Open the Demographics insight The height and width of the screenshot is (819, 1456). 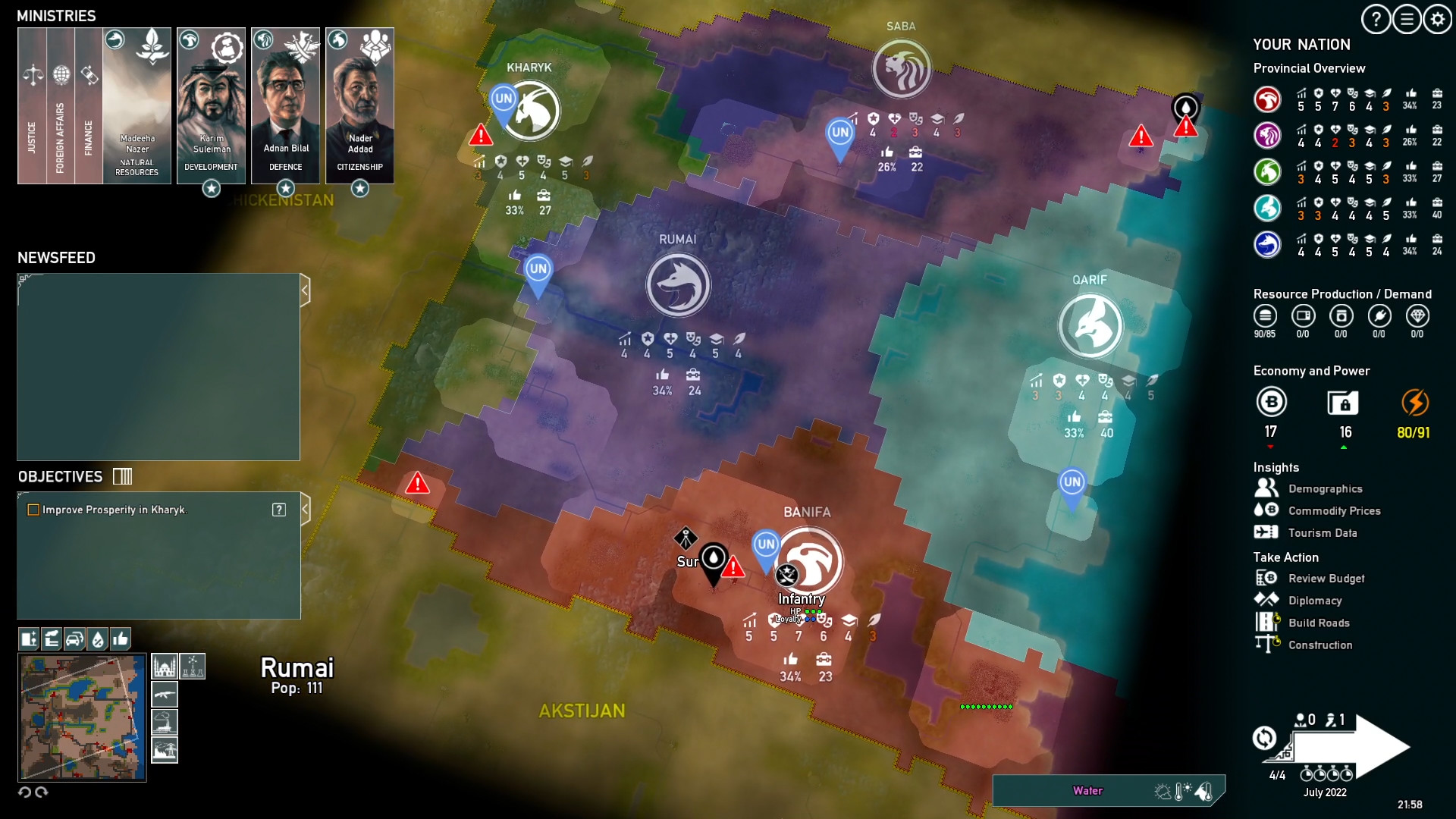click(1323, 489)
